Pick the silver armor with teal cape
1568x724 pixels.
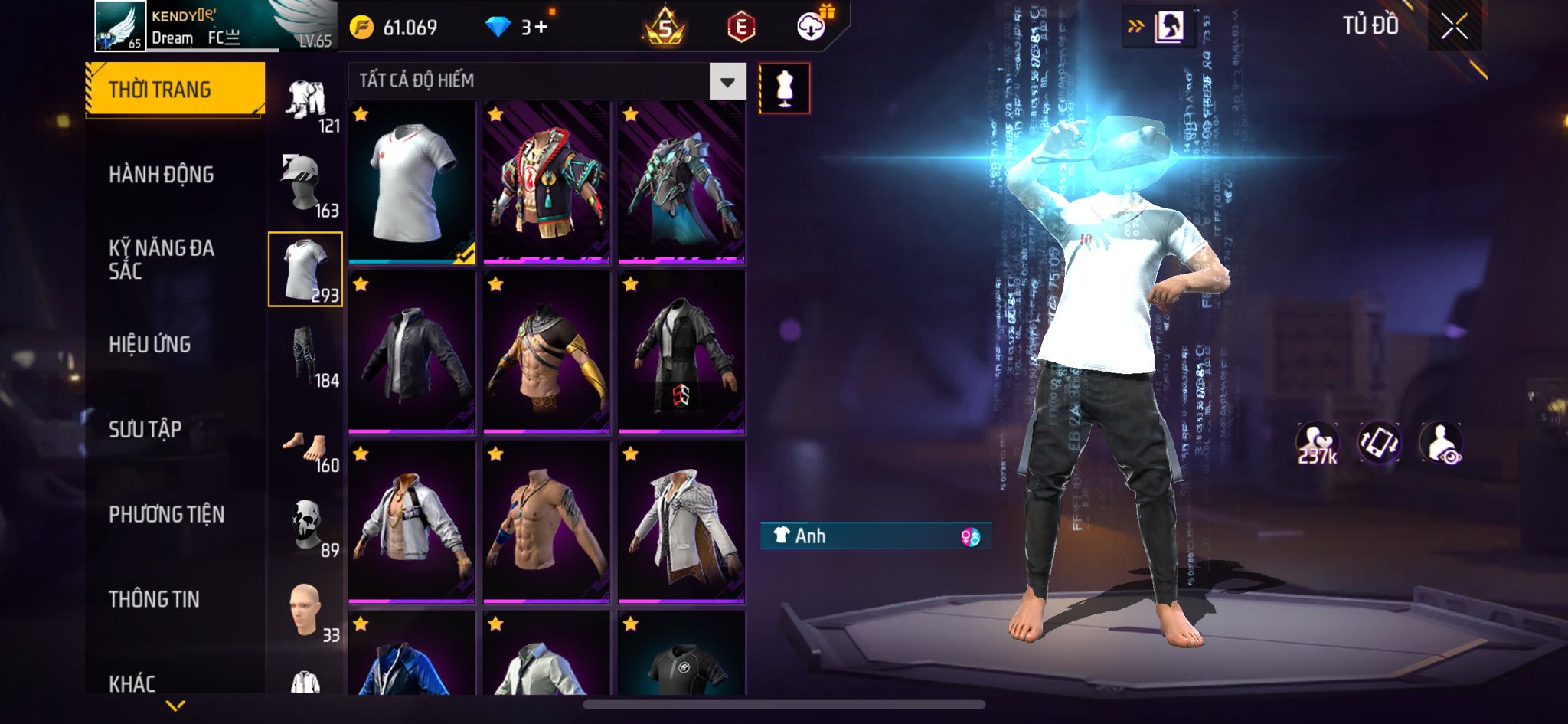[x=681, y=184]
